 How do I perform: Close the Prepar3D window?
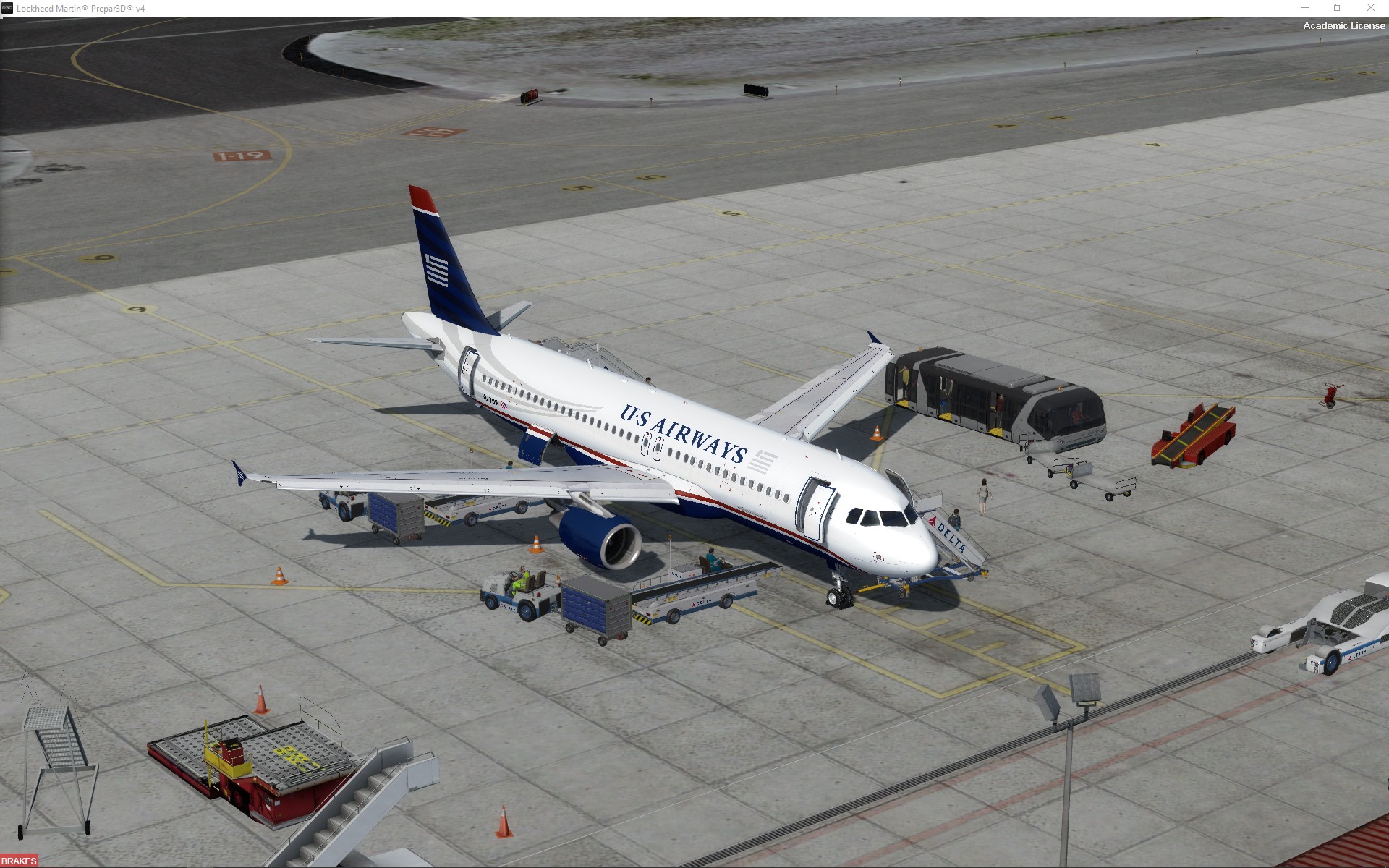pos(1370,8)
